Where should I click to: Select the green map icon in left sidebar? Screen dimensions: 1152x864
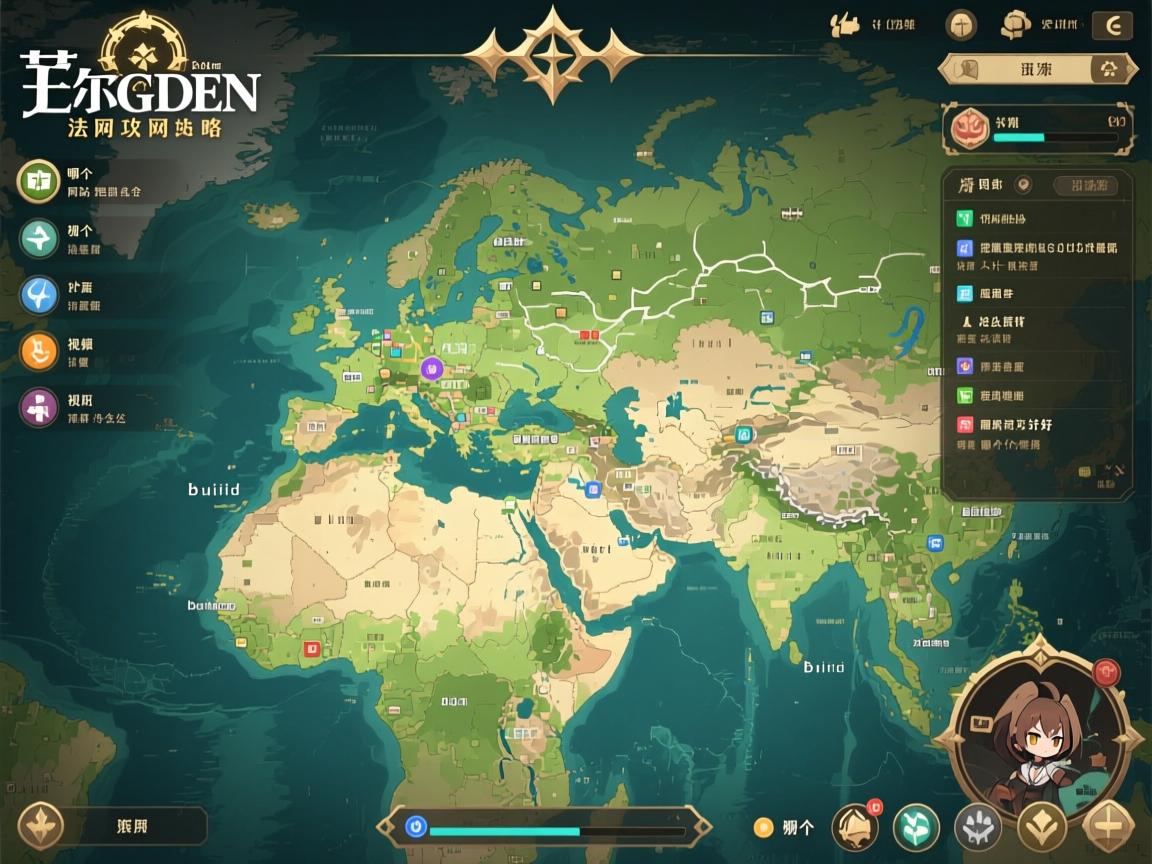pyautogui.click(x=39, y=180)
